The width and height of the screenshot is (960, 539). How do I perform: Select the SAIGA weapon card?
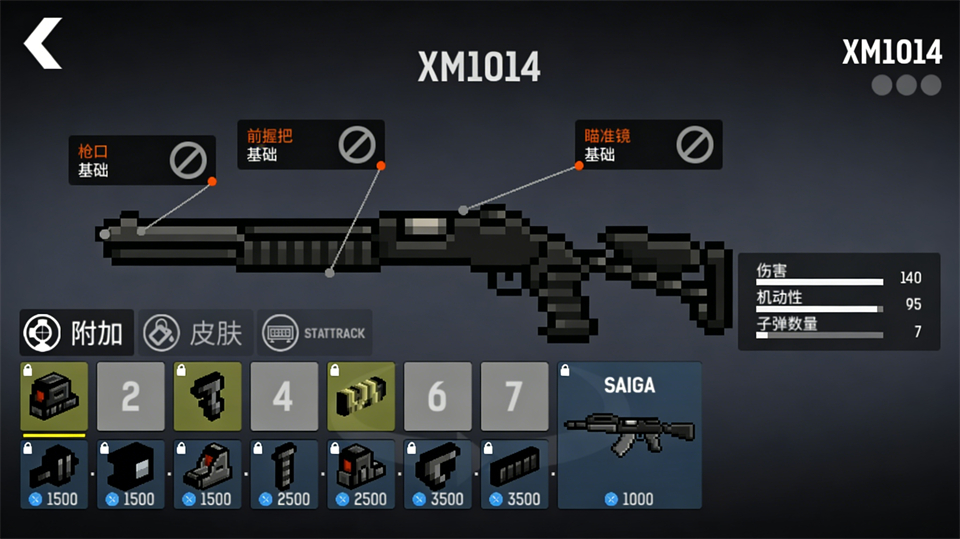pos(629,435)
